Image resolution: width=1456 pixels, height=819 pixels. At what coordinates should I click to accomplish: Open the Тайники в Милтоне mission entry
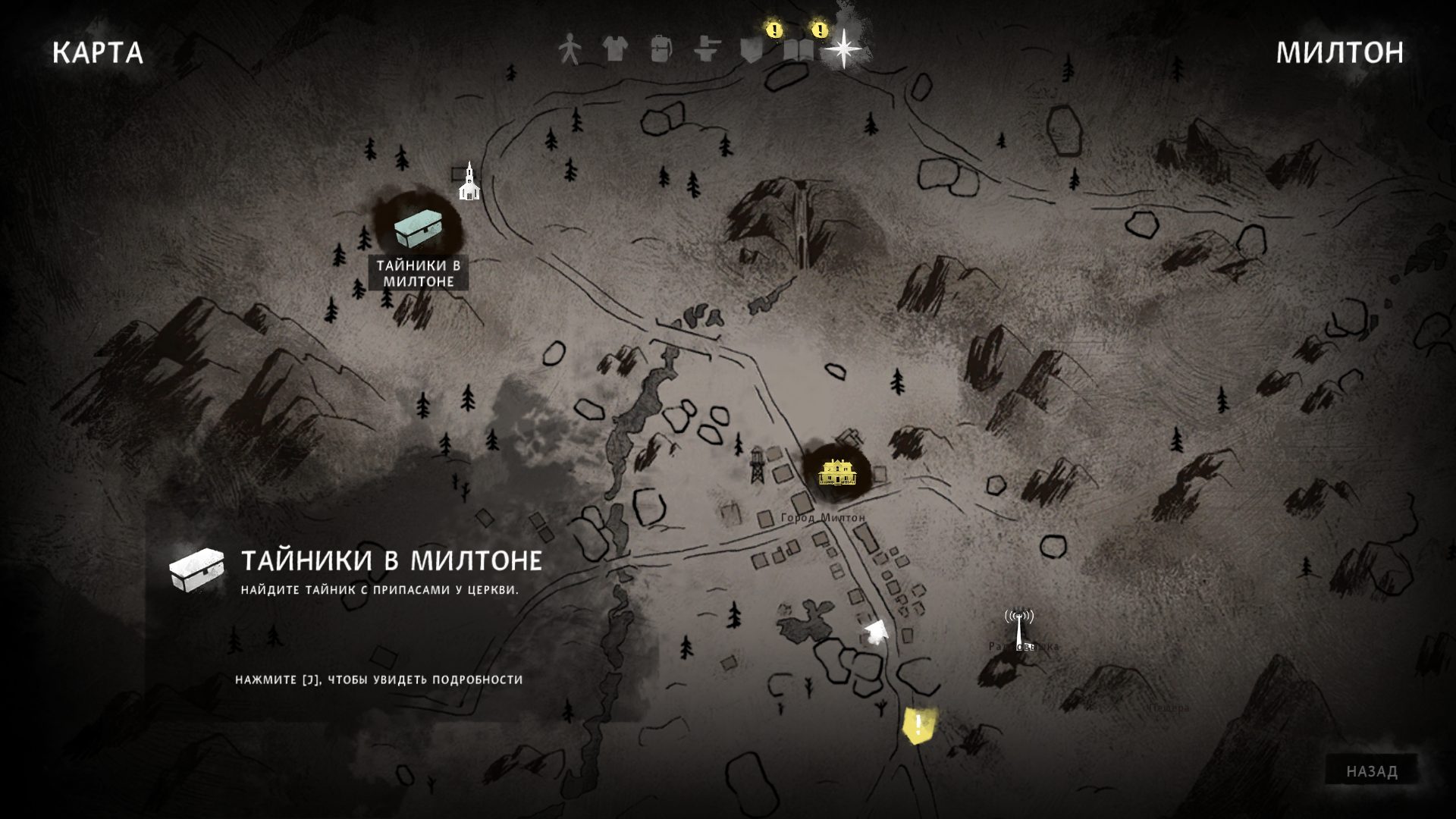[391, 561]
